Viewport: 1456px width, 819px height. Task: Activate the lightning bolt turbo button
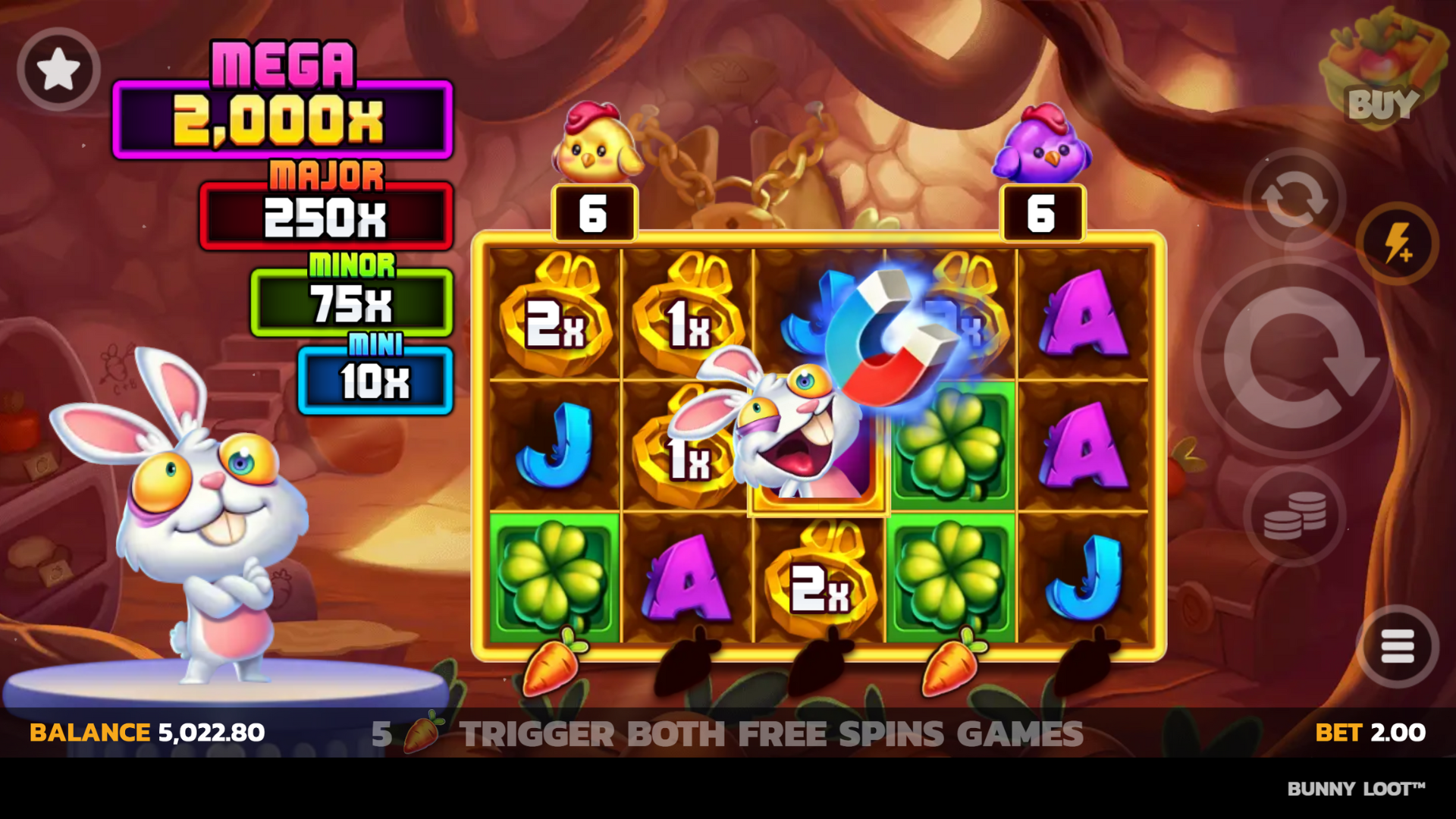point(1397,243)
